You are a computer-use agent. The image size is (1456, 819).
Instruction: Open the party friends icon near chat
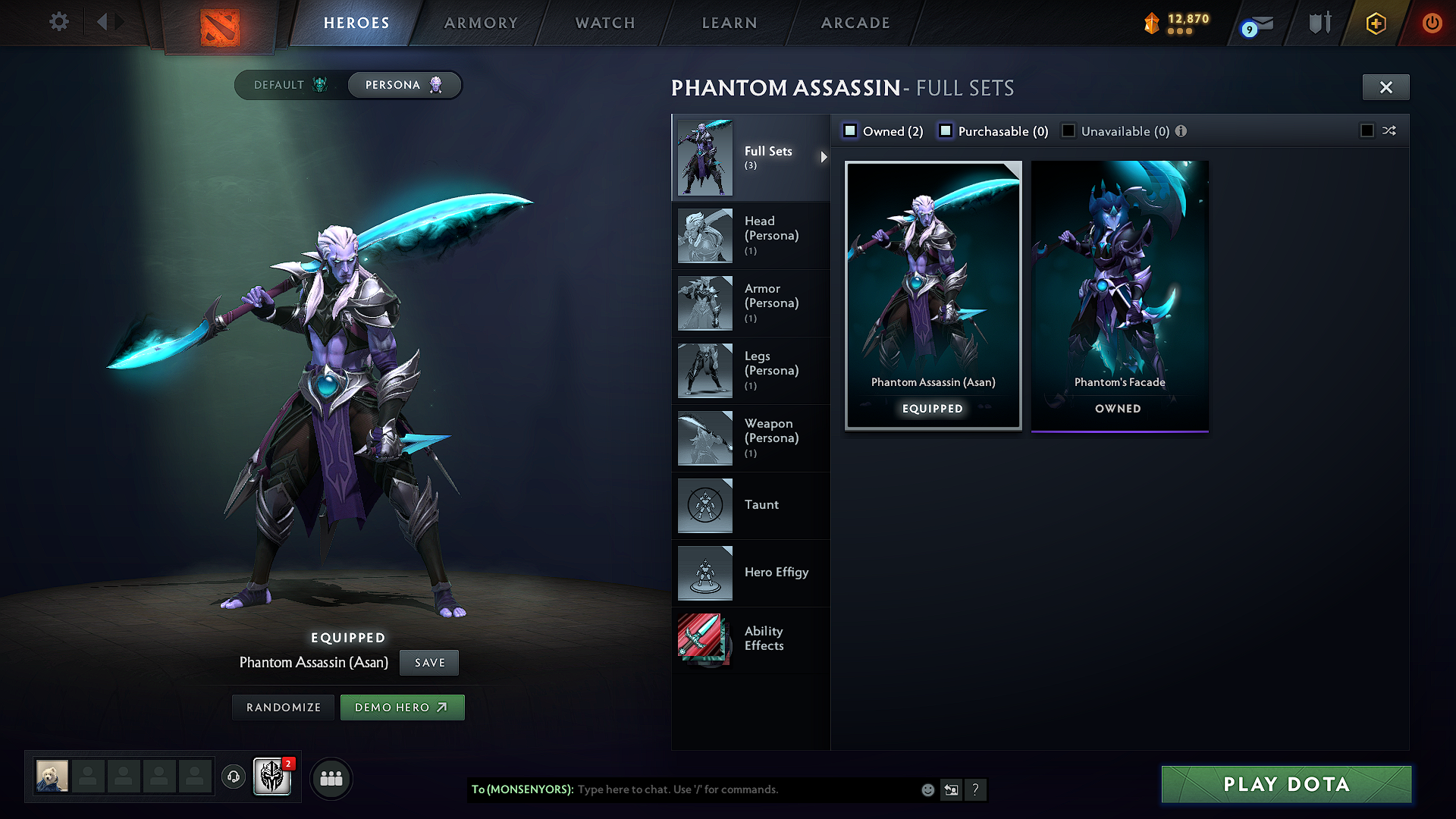(330, 778)
